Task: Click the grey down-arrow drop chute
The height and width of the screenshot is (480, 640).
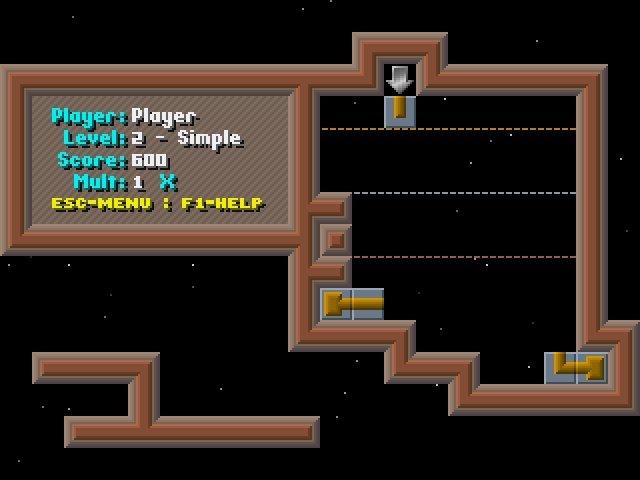Action: click(400, 78)
